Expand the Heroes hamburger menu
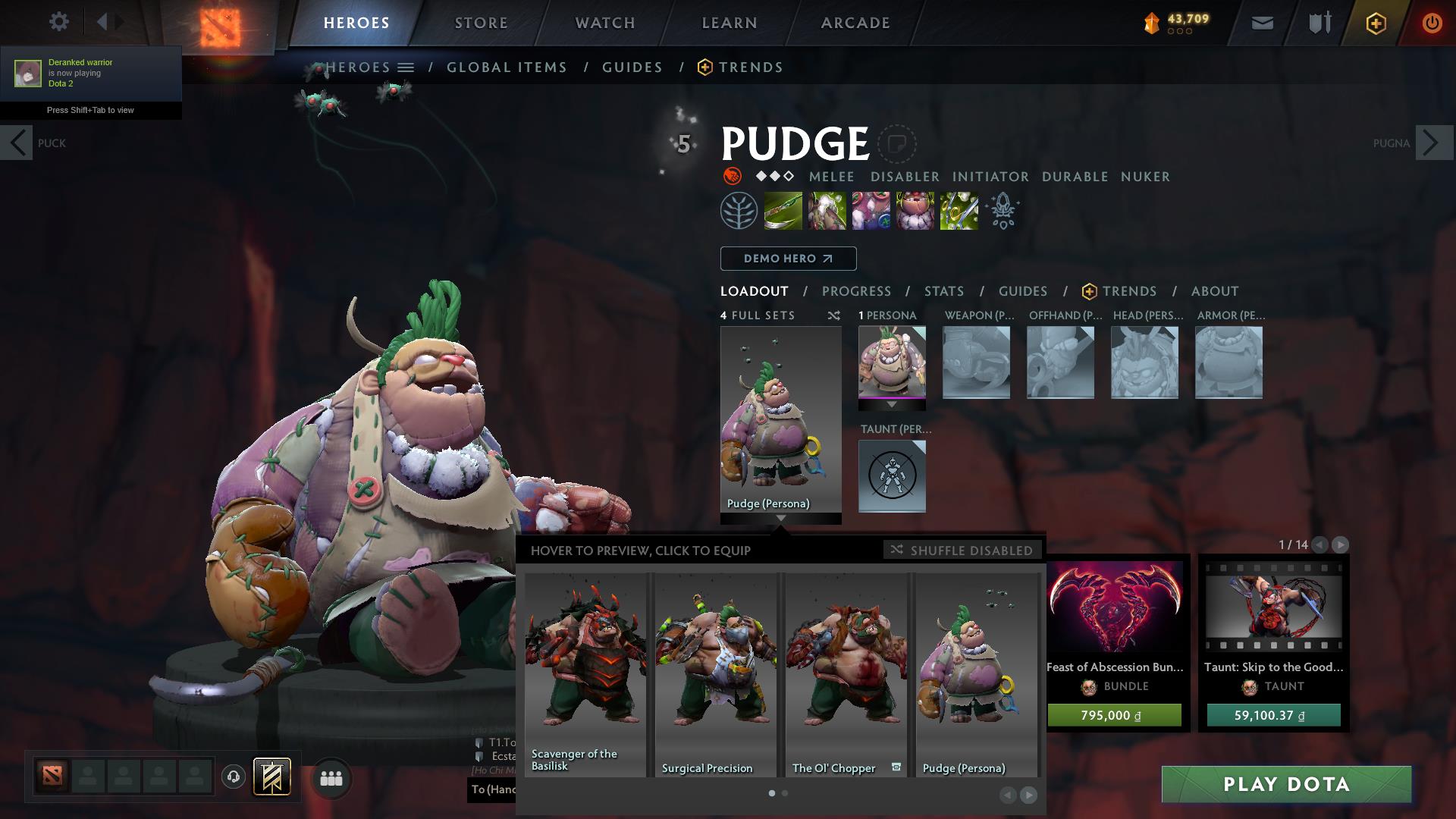This screenshot has width=1456, height=819. click(x=406, y=67)
